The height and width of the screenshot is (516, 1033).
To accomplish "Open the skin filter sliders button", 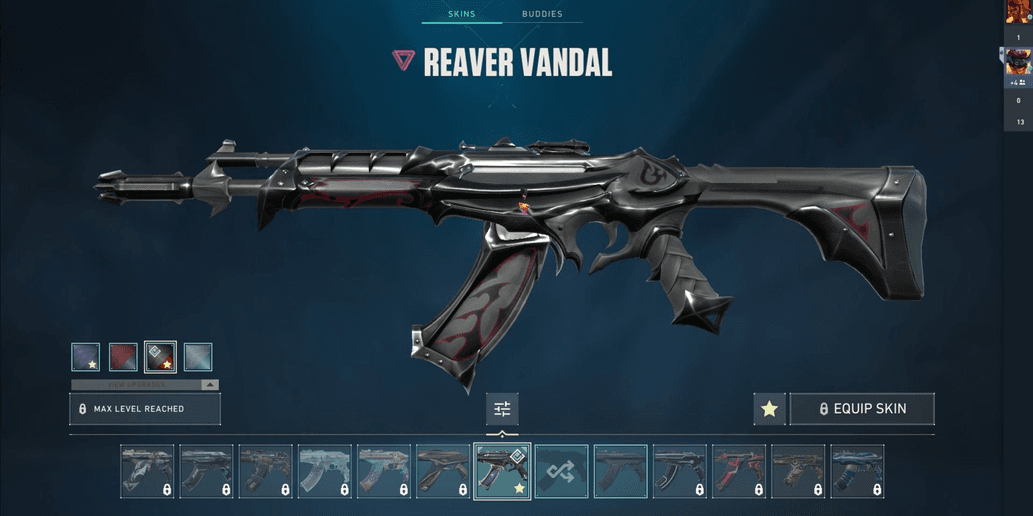I will tap(502, 409).
